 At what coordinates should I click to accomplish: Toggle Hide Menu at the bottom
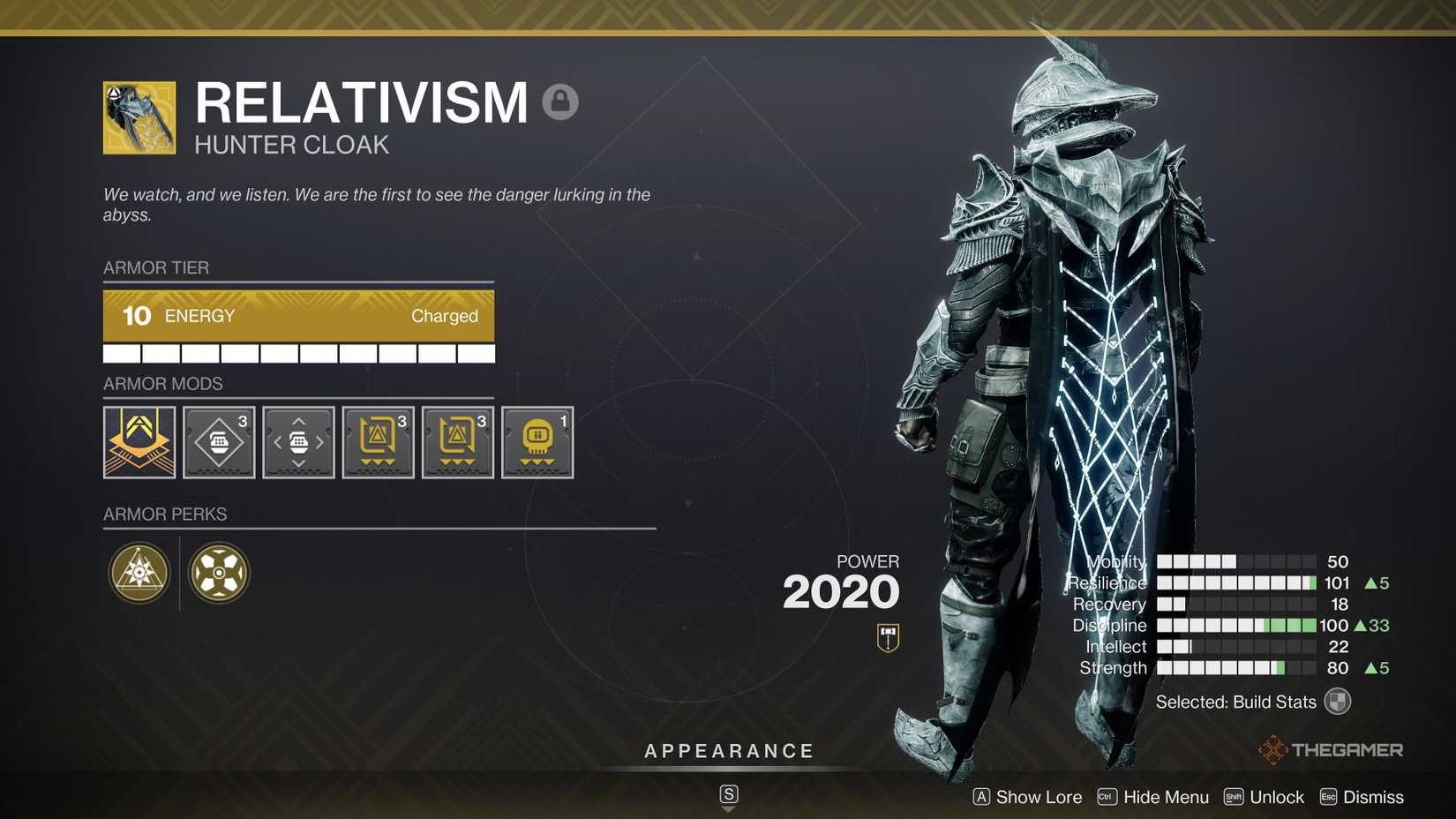coord(1165,797)
